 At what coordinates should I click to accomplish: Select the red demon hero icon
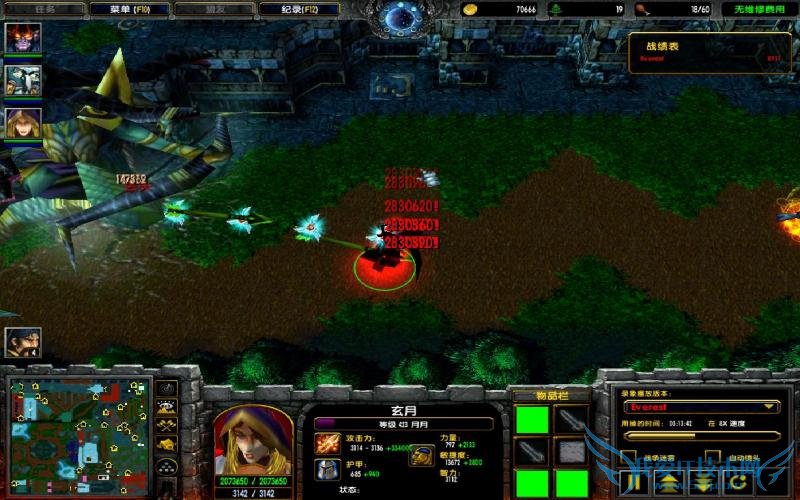coord(23,38)
